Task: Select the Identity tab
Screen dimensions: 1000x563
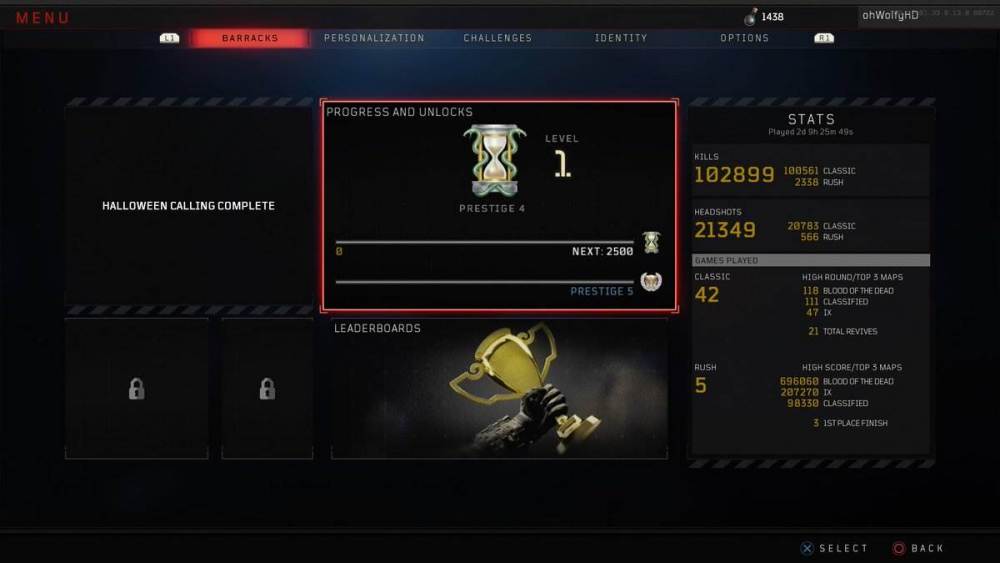Action: tap(621, 38)
